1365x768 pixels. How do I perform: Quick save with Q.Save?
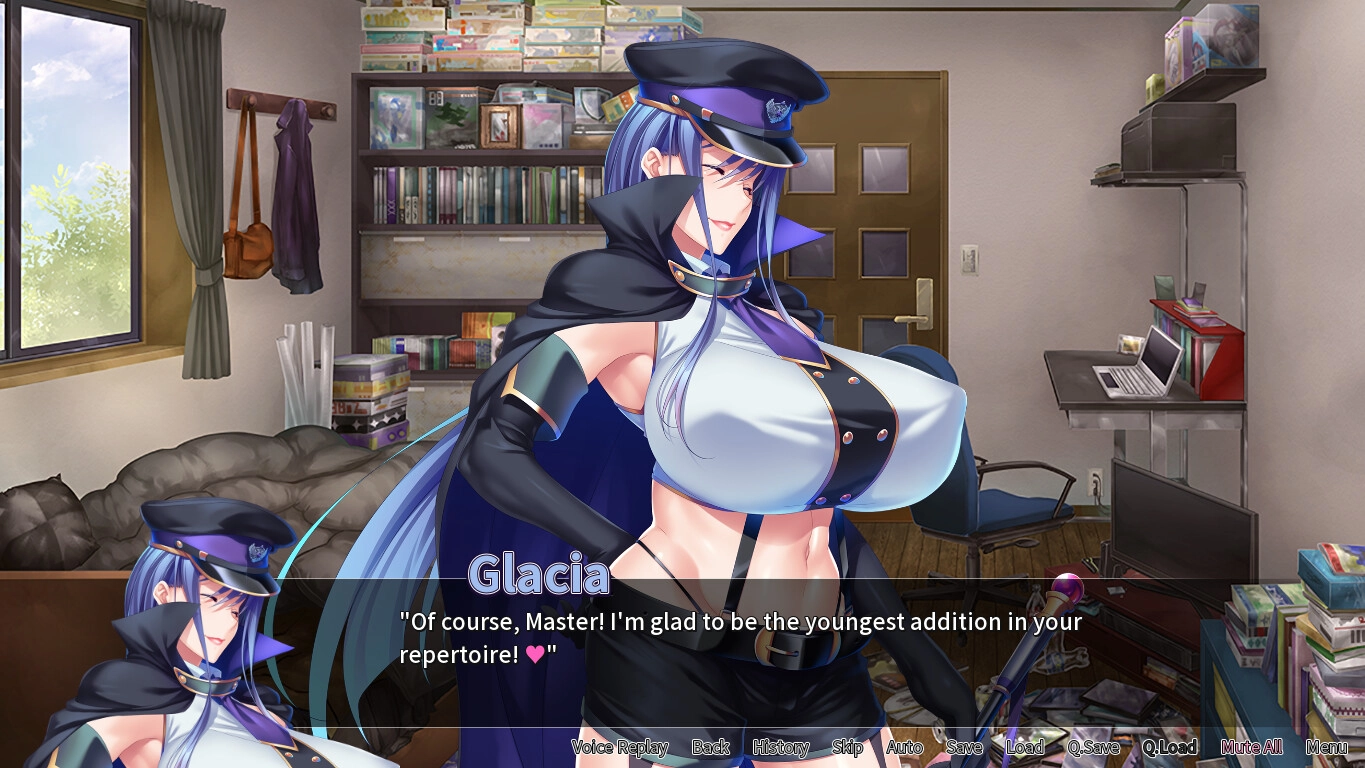tap(1093, 747)
